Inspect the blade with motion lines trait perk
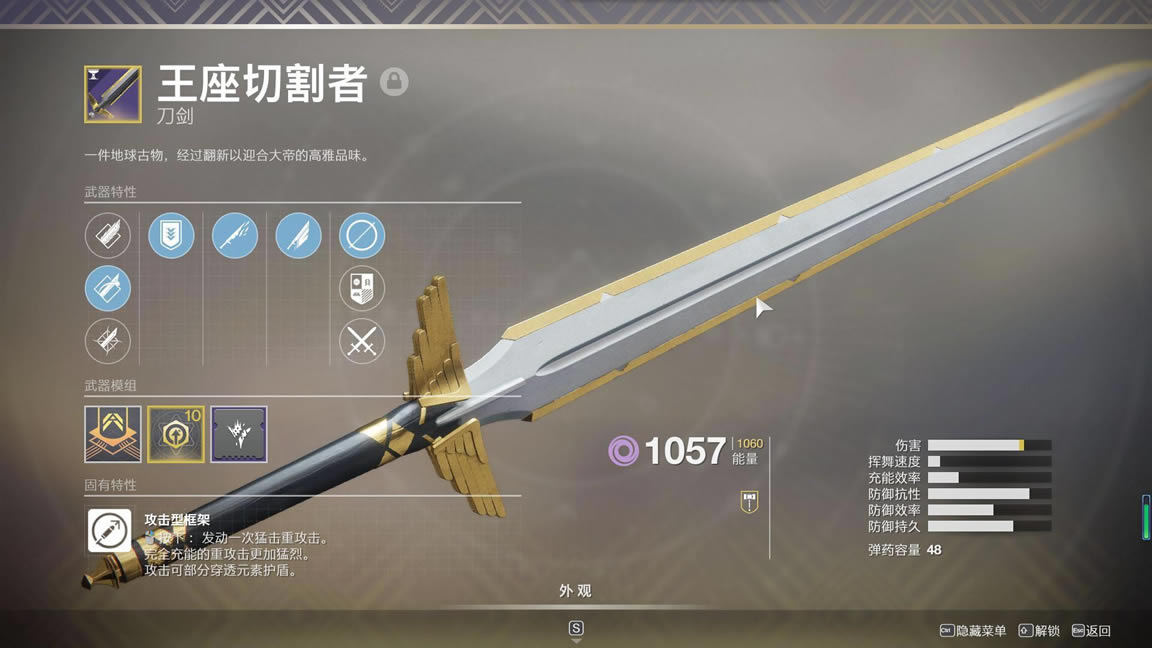Viewport: 1152px width, 648px height. 298,236
